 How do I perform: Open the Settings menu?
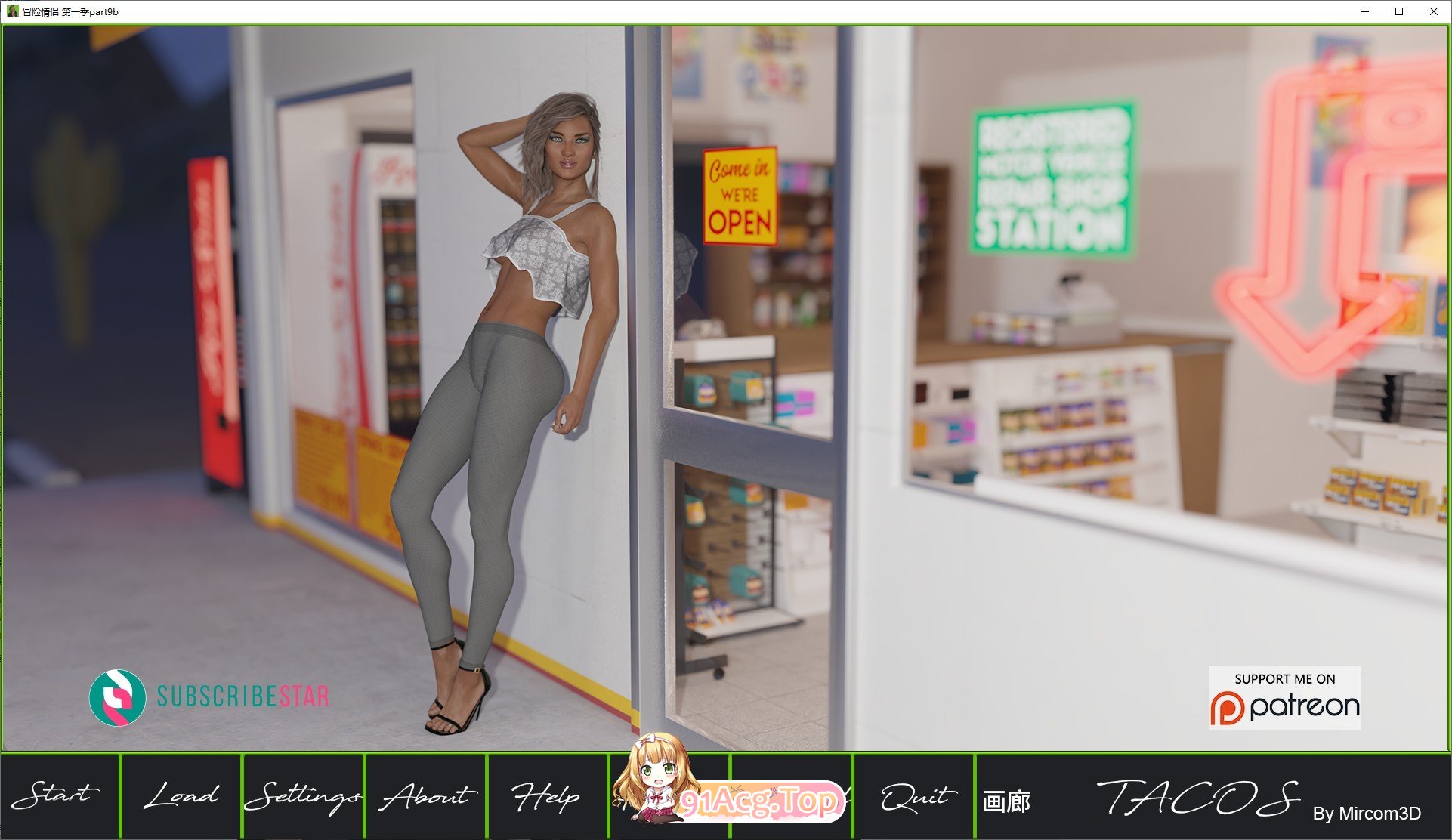303,796
